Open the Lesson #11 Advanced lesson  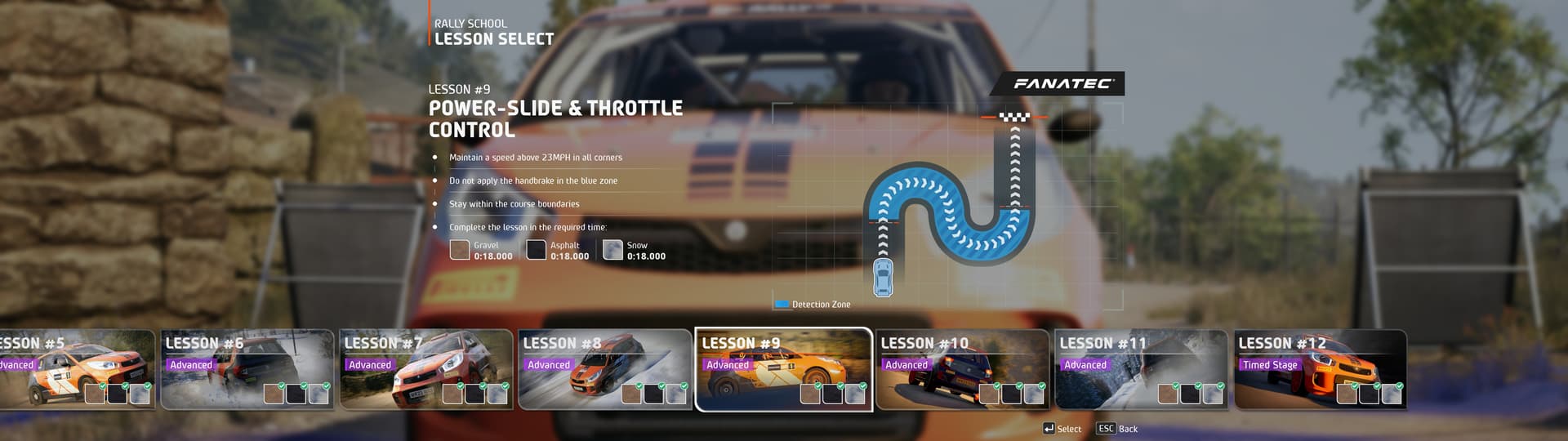[1141, 369]
